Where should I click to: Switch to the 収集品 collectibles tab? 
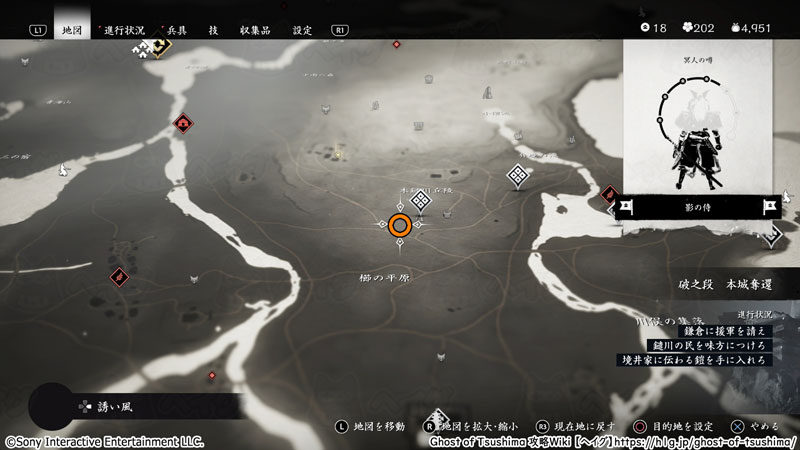coord(256,30)
